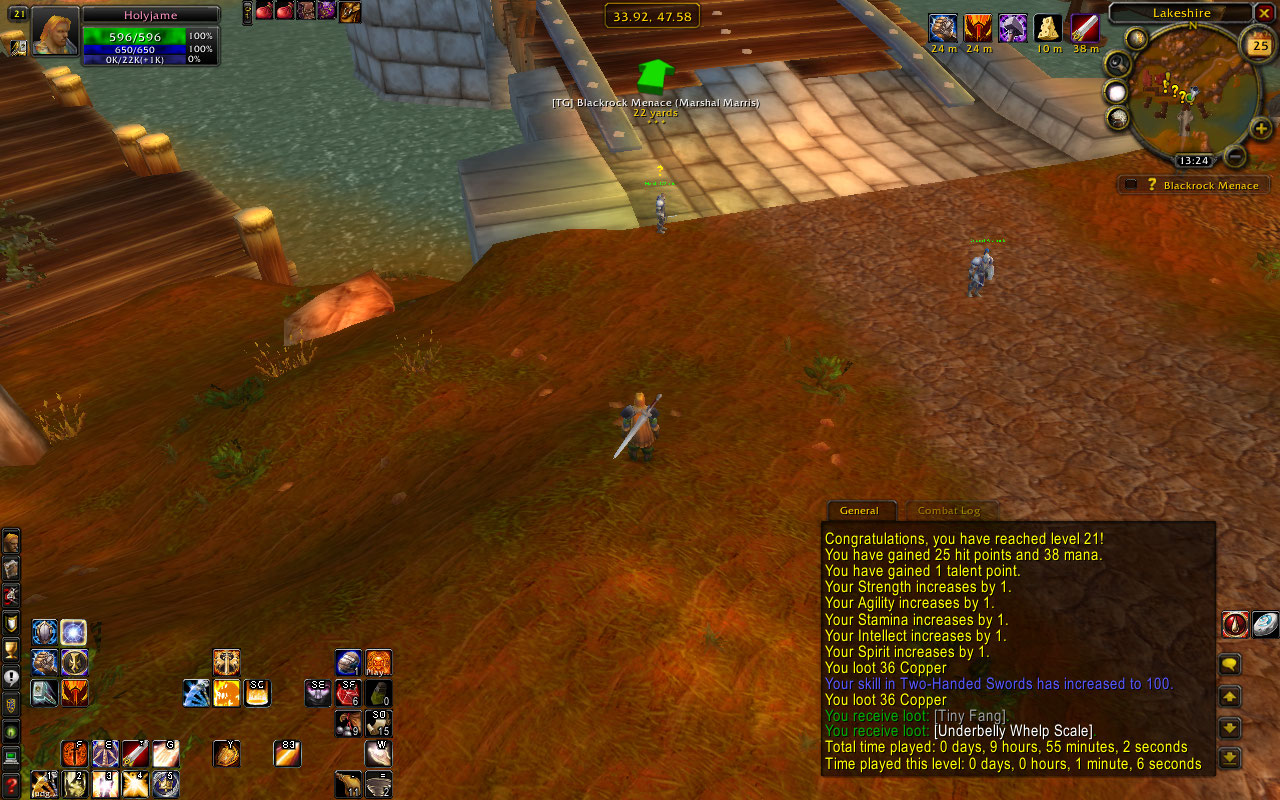Click the 13:24 clock below the minimap
Image resolution: width=1280 pixels, height=800 pixels.
[1194, 159]
